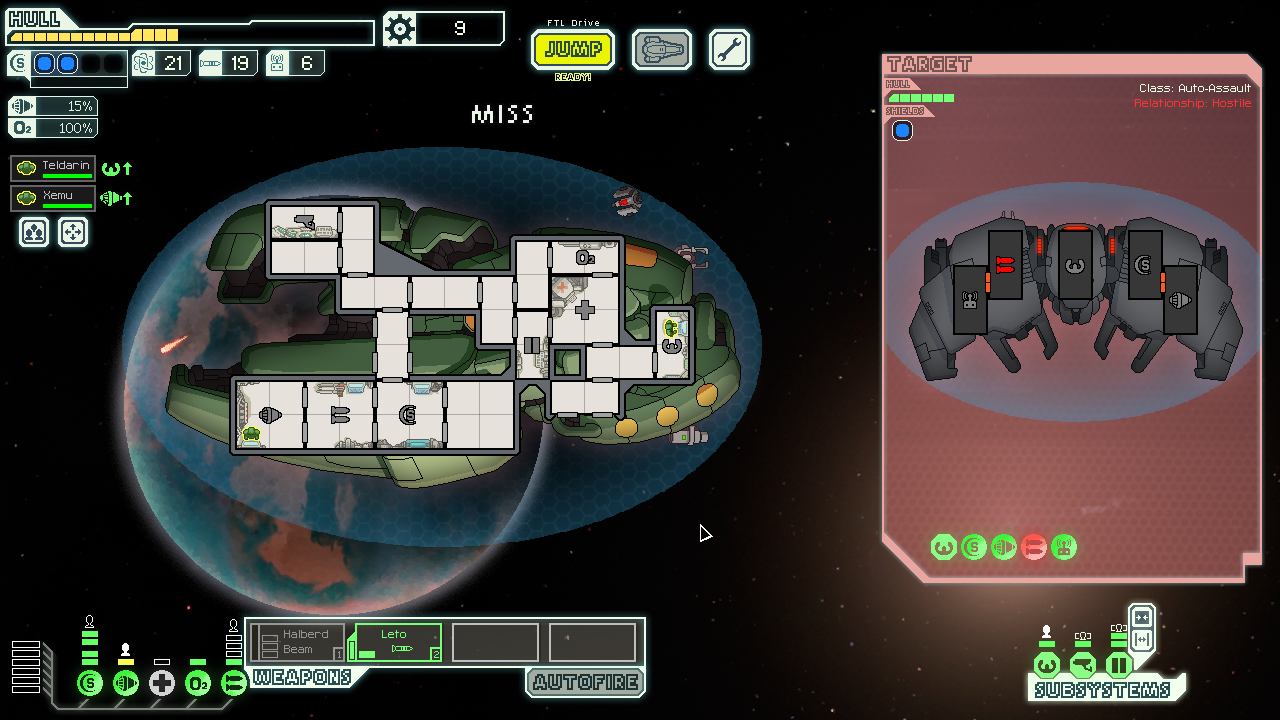Select crew member Teldarin
Image resolution: width=1280 pixels, height=720 pixels.
tap(54, 168)
